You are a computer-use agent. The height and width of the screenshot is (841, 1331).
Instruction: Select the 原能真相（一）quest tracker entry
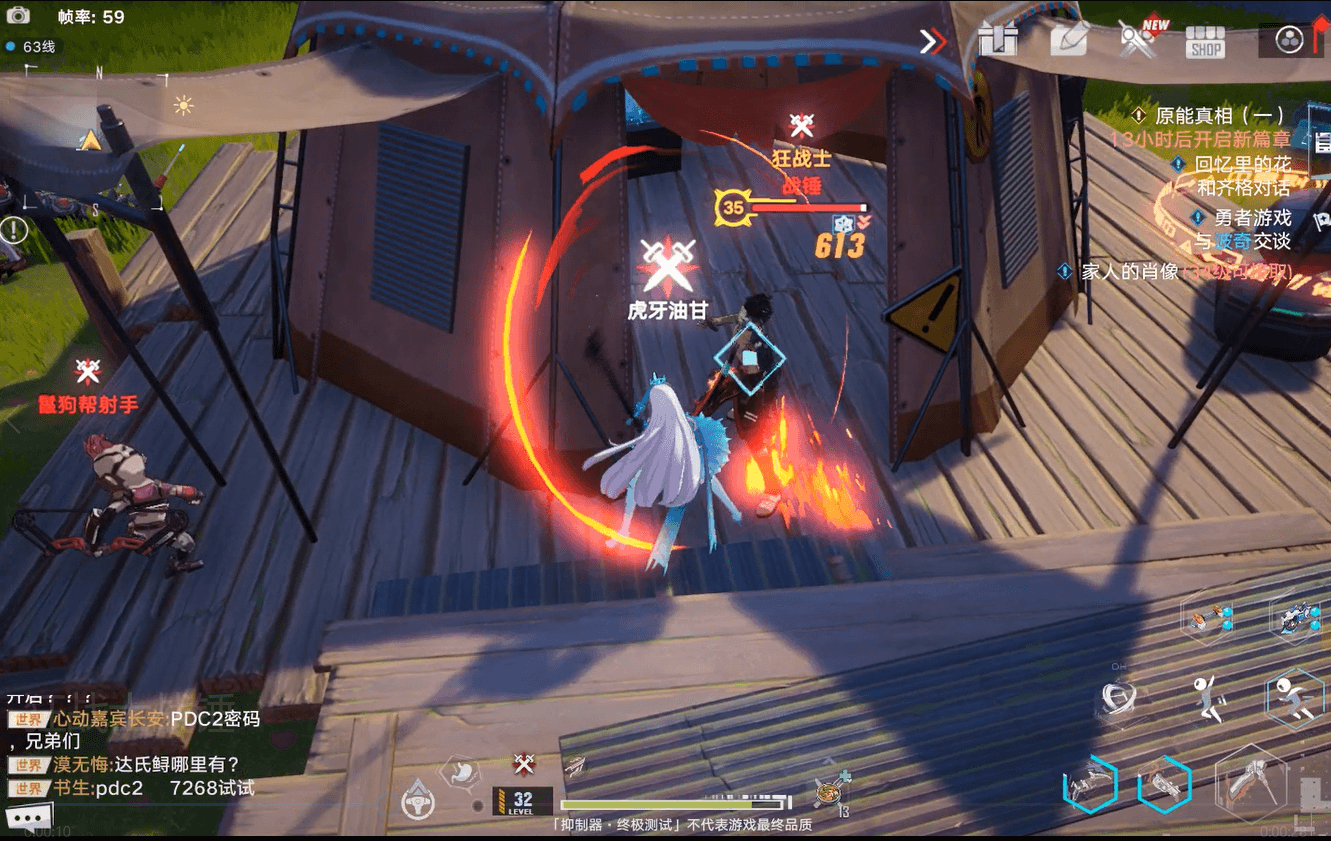pos(1218,115)
